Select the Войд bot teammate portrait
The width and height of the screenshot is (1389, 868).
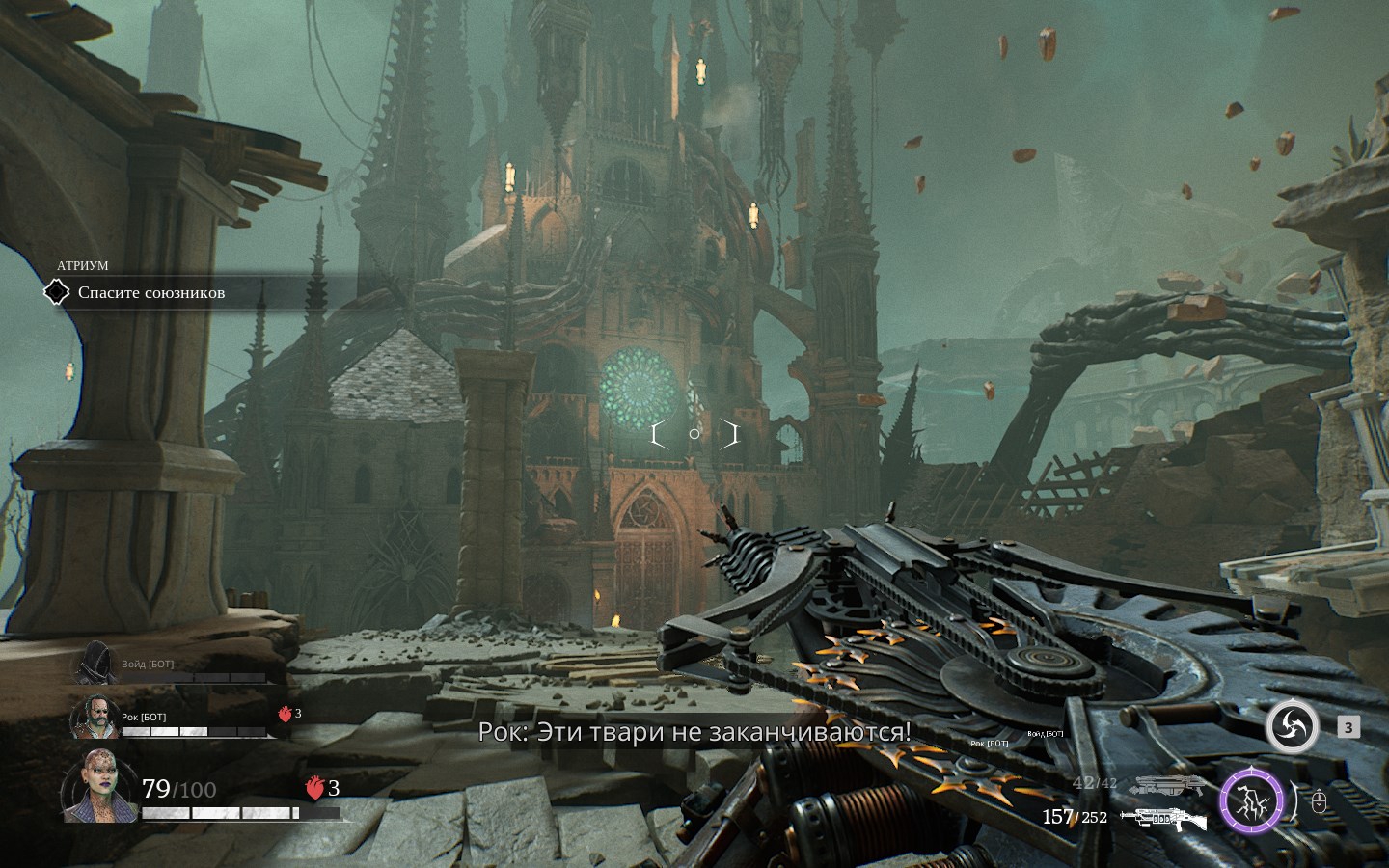tap(95, 665)
